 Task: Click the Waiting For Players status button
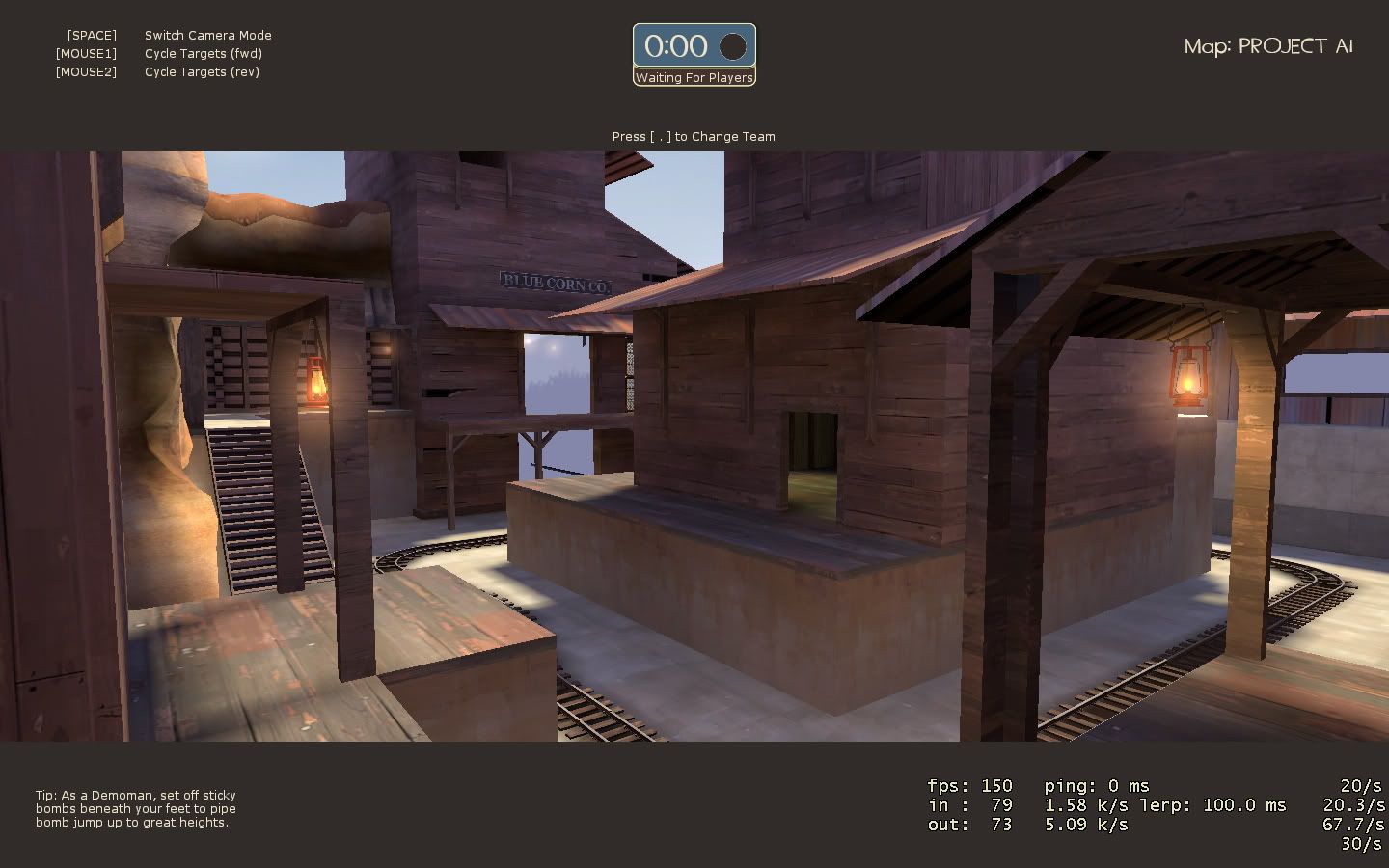[694, 78]
